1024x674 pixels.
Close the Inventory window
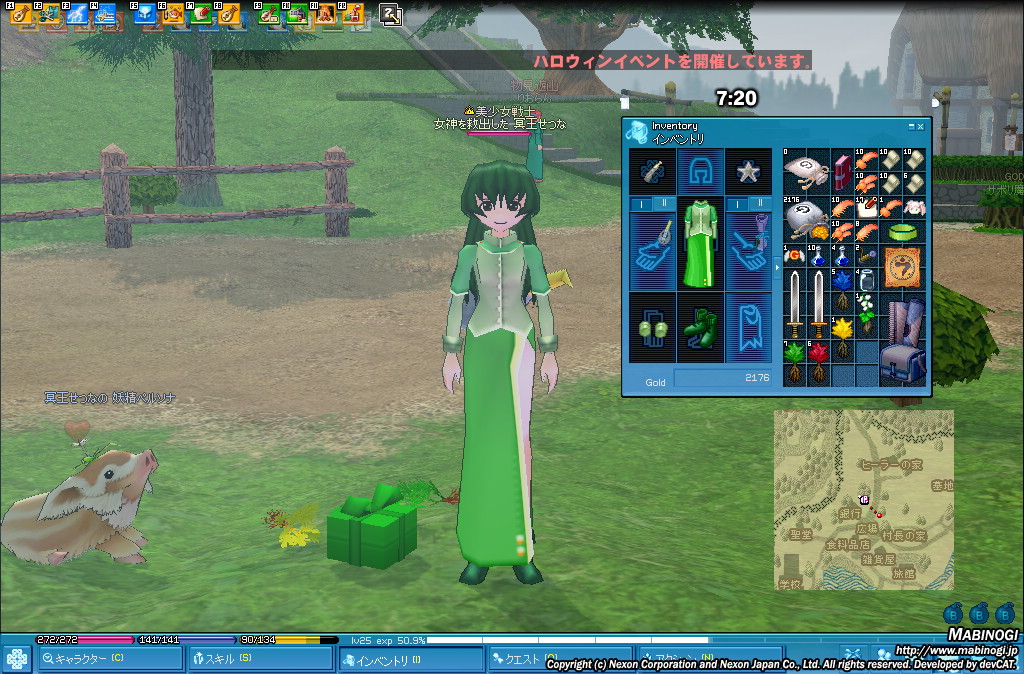pyautogui.click(x=921, y=126)
